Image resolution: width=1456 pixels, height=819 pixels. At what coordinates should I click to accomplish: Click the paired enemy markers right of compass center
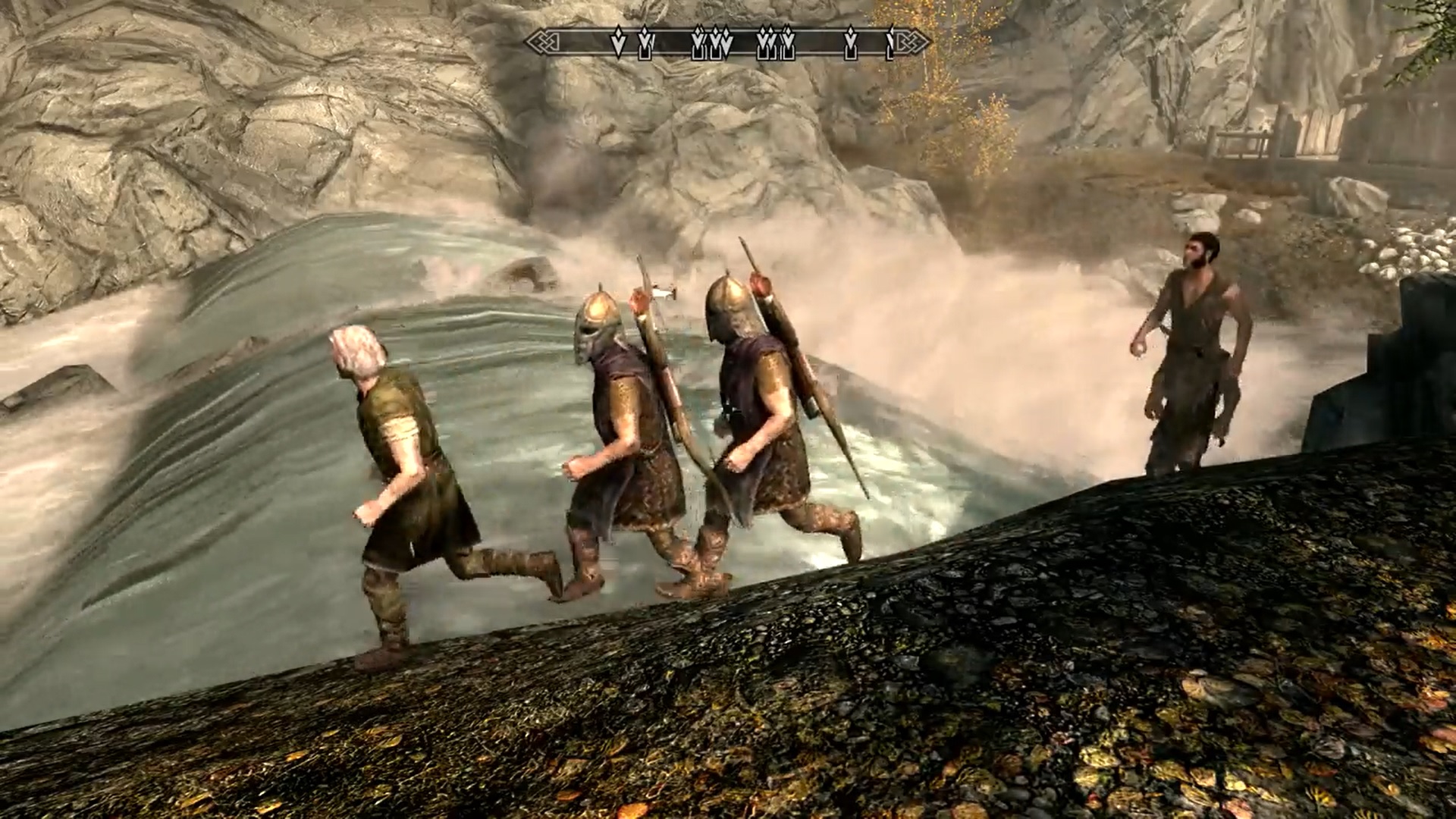pyautogui.click(x=774, y=43)
